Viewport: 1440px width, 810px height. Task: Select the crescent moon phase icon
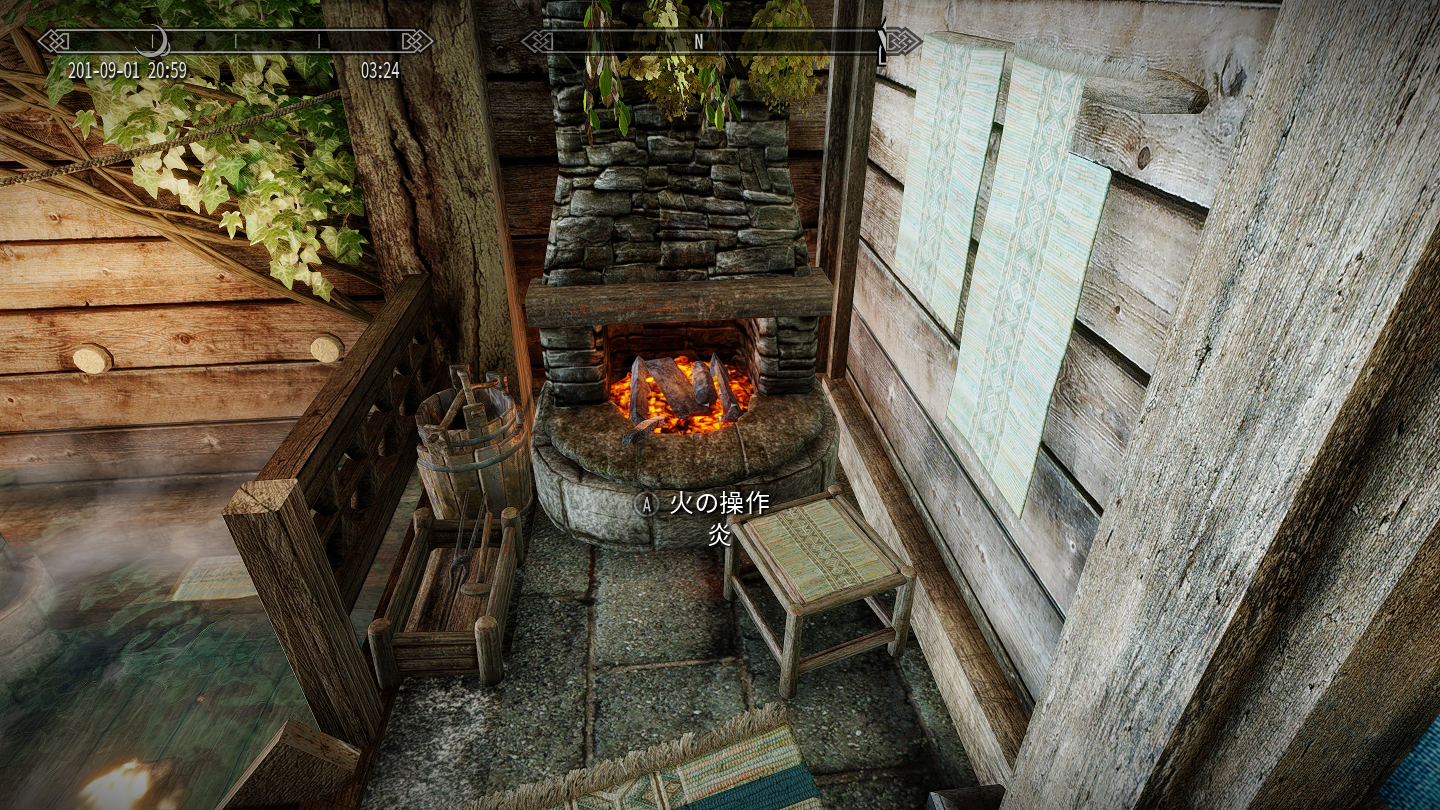(152, 42)
